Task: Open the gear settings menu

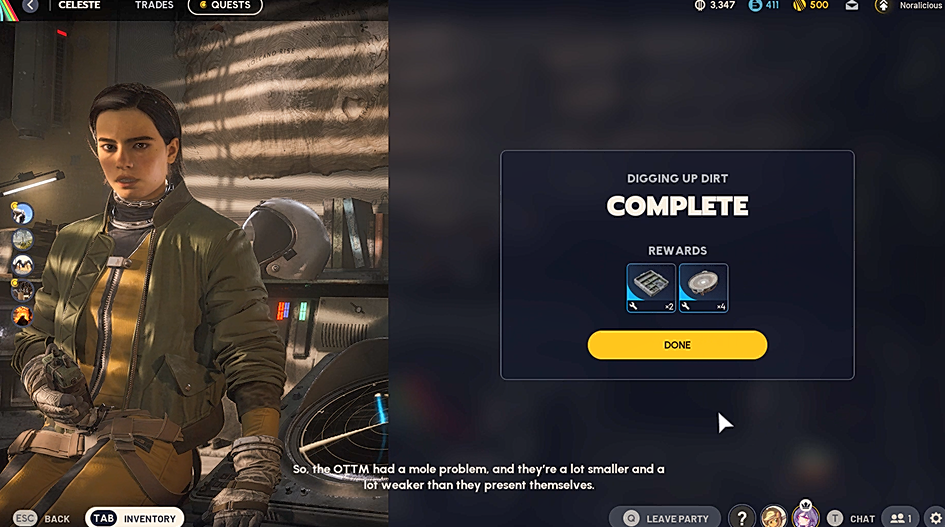Action: tap(935, 518)
